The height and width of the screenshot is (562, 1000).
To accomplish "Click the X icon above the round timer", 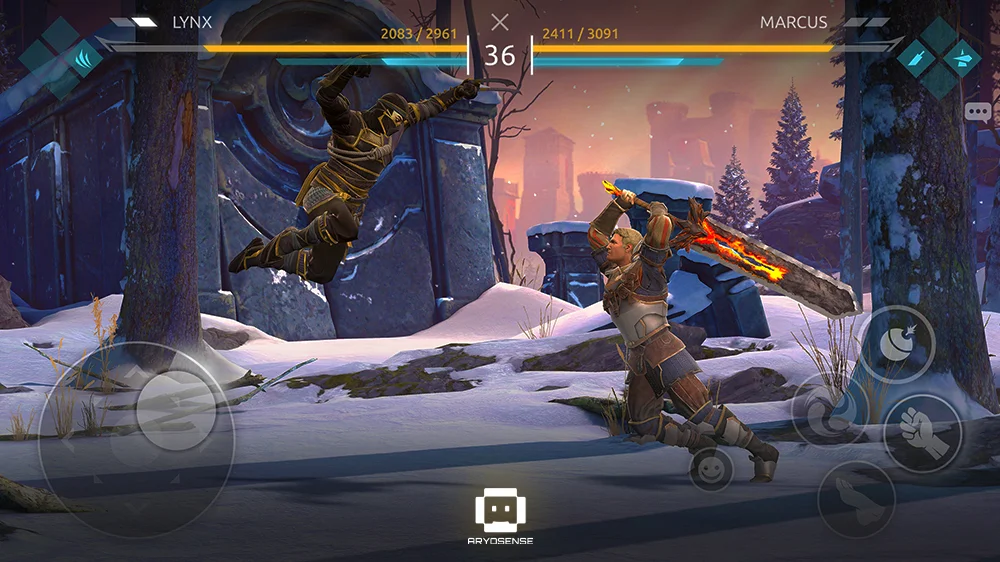I will coord(500,22).
